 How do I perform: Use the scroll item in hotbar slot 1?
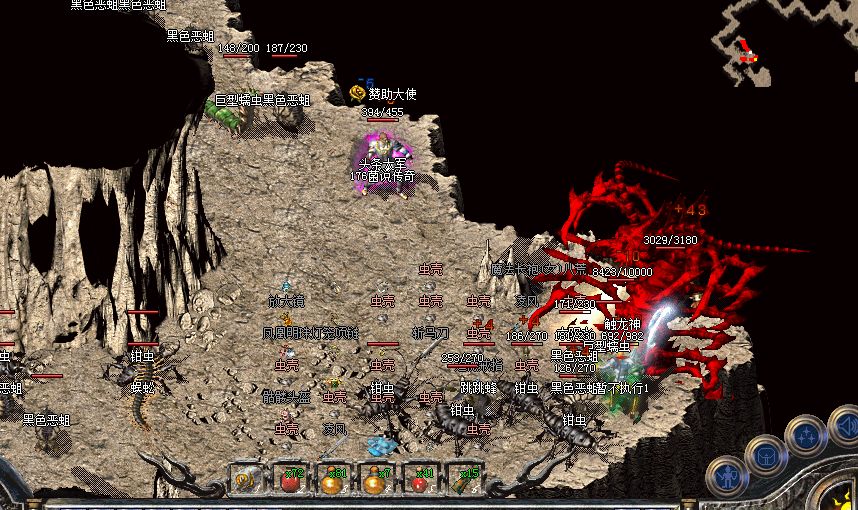click(246, 480)
